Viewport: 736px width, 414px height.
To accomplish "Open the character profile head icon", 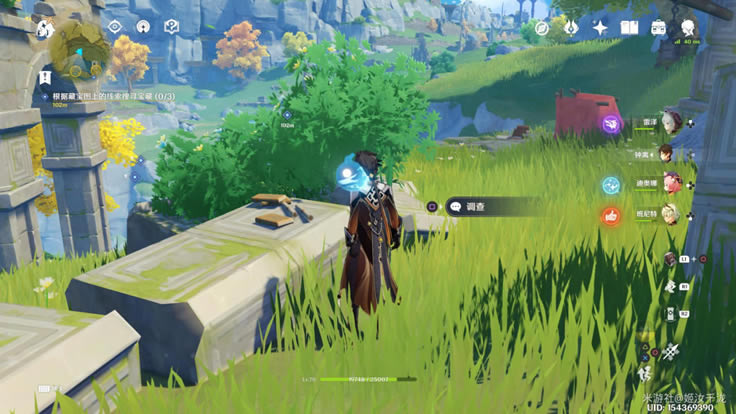I will pyautogui.click(x=689, y=28).
